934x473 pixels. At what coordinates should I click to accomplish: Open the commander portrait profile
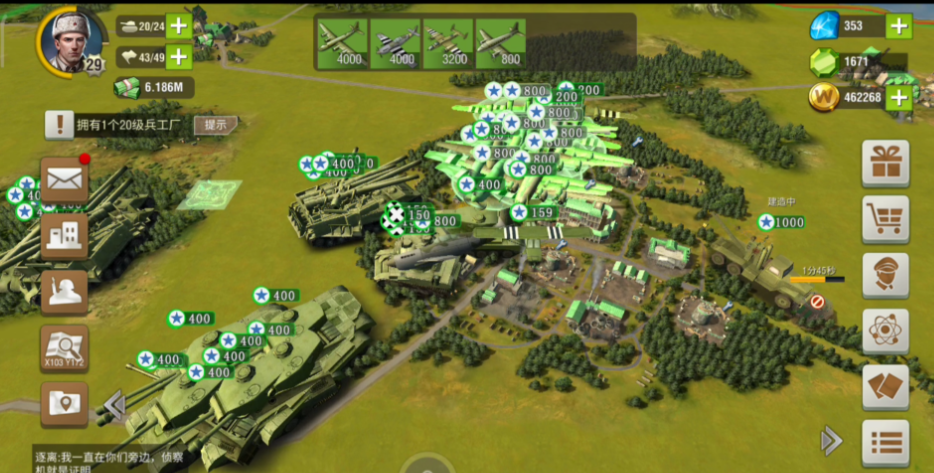[x=72, y=40]
